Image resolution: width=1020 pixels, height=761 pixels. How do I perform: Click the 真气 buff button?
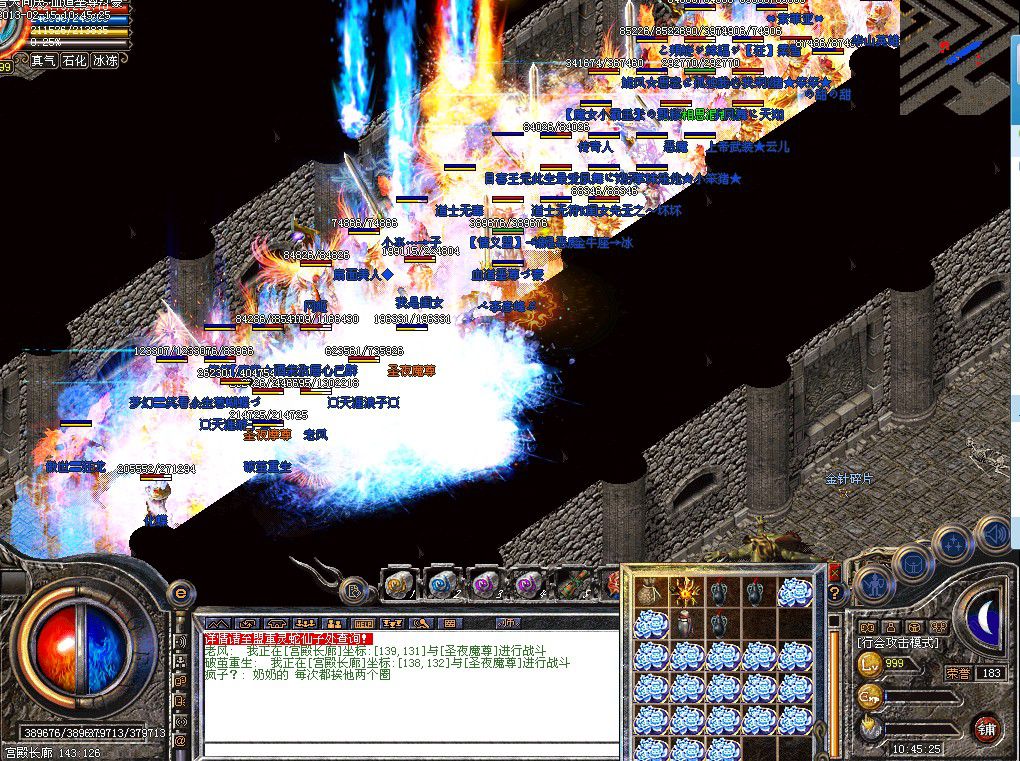[x=43, y=60]
